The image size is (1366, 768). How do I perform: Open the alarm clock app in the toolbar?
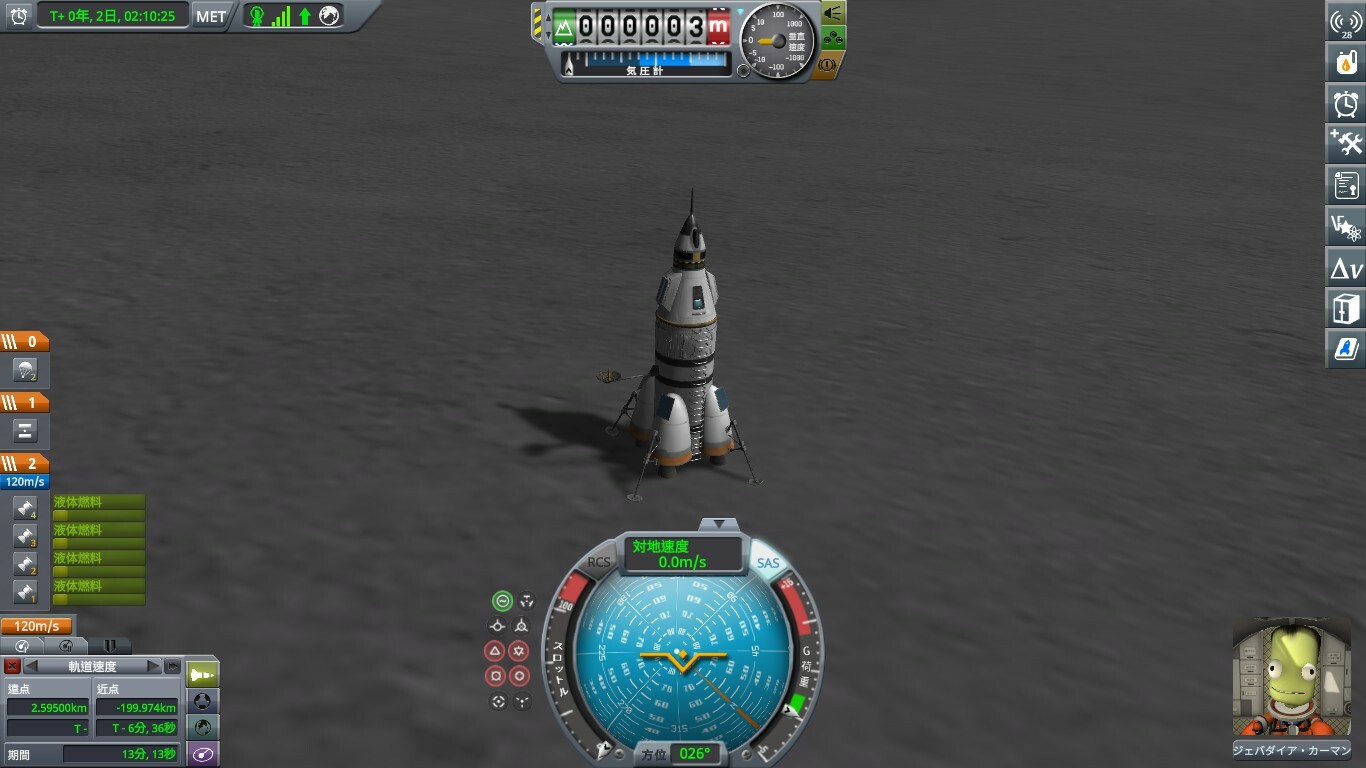tap(1346, 103)
